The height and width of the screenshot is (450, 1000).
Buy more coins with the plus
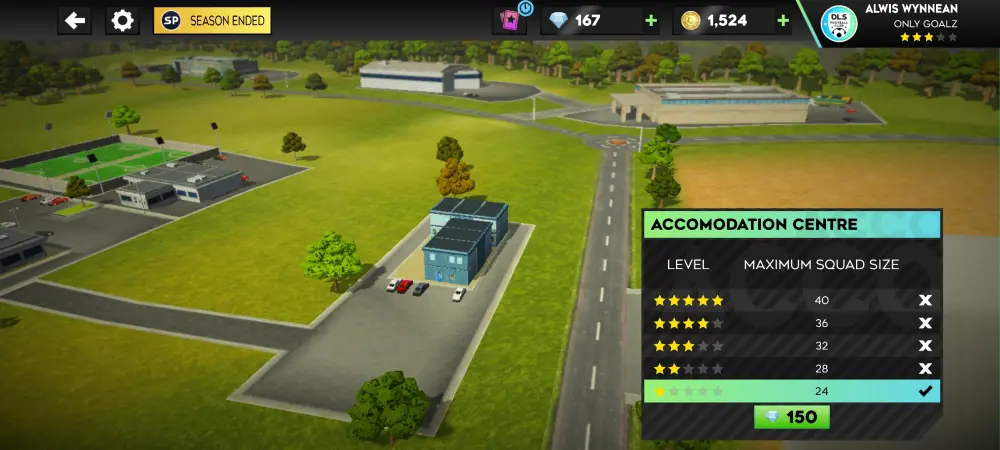[783, 20]
